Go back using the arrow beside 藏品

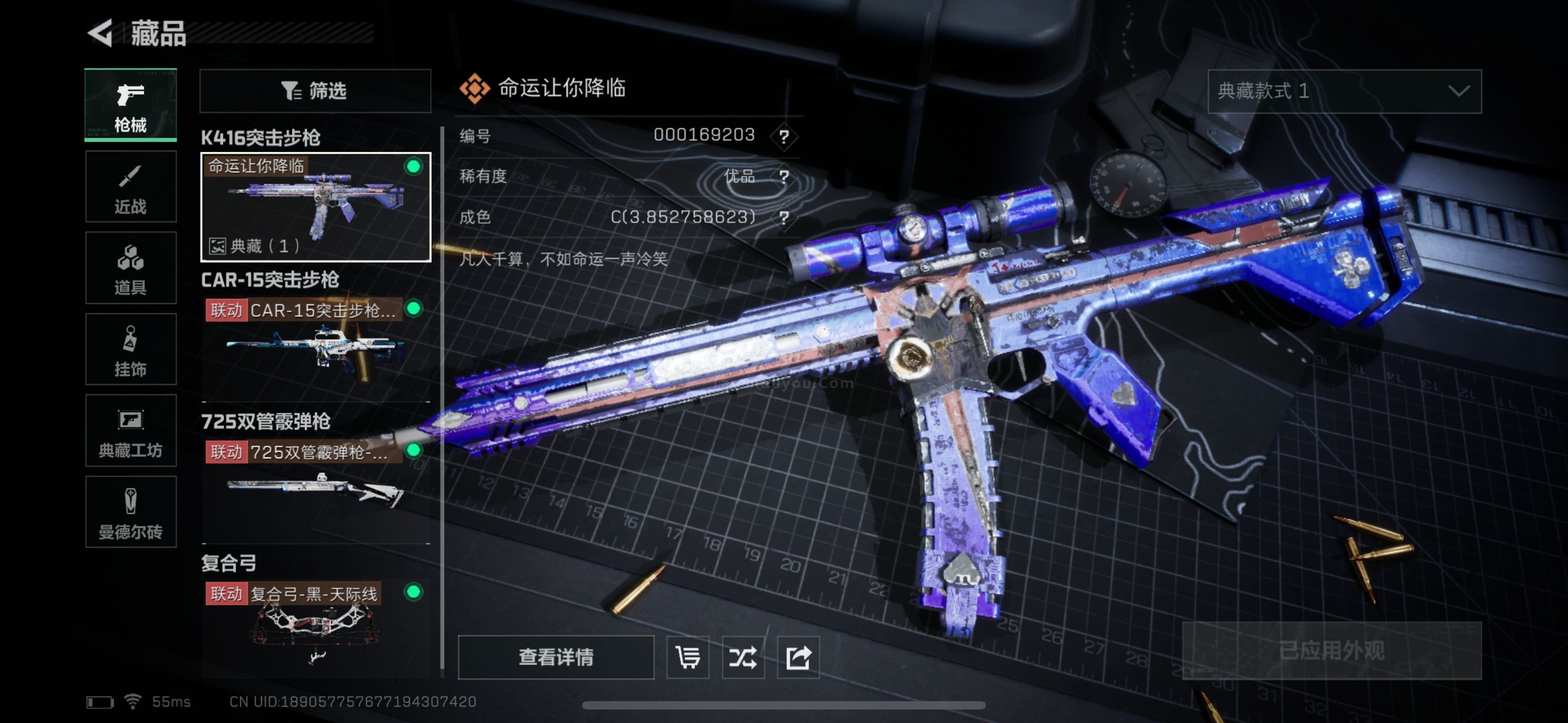click(101, 33)
